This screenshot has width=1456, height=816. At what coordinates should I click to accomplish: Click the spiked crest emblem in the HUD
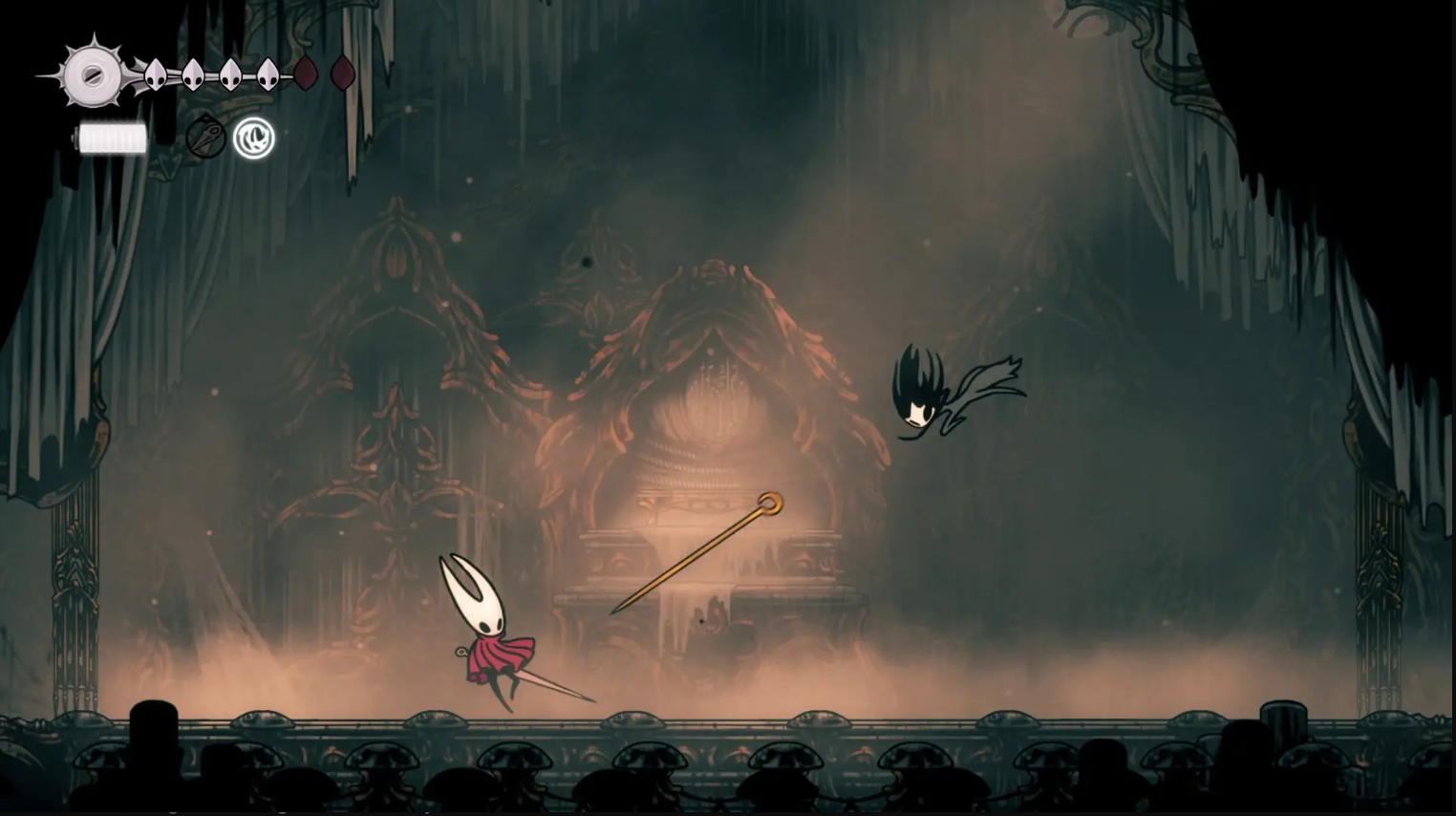93,75
